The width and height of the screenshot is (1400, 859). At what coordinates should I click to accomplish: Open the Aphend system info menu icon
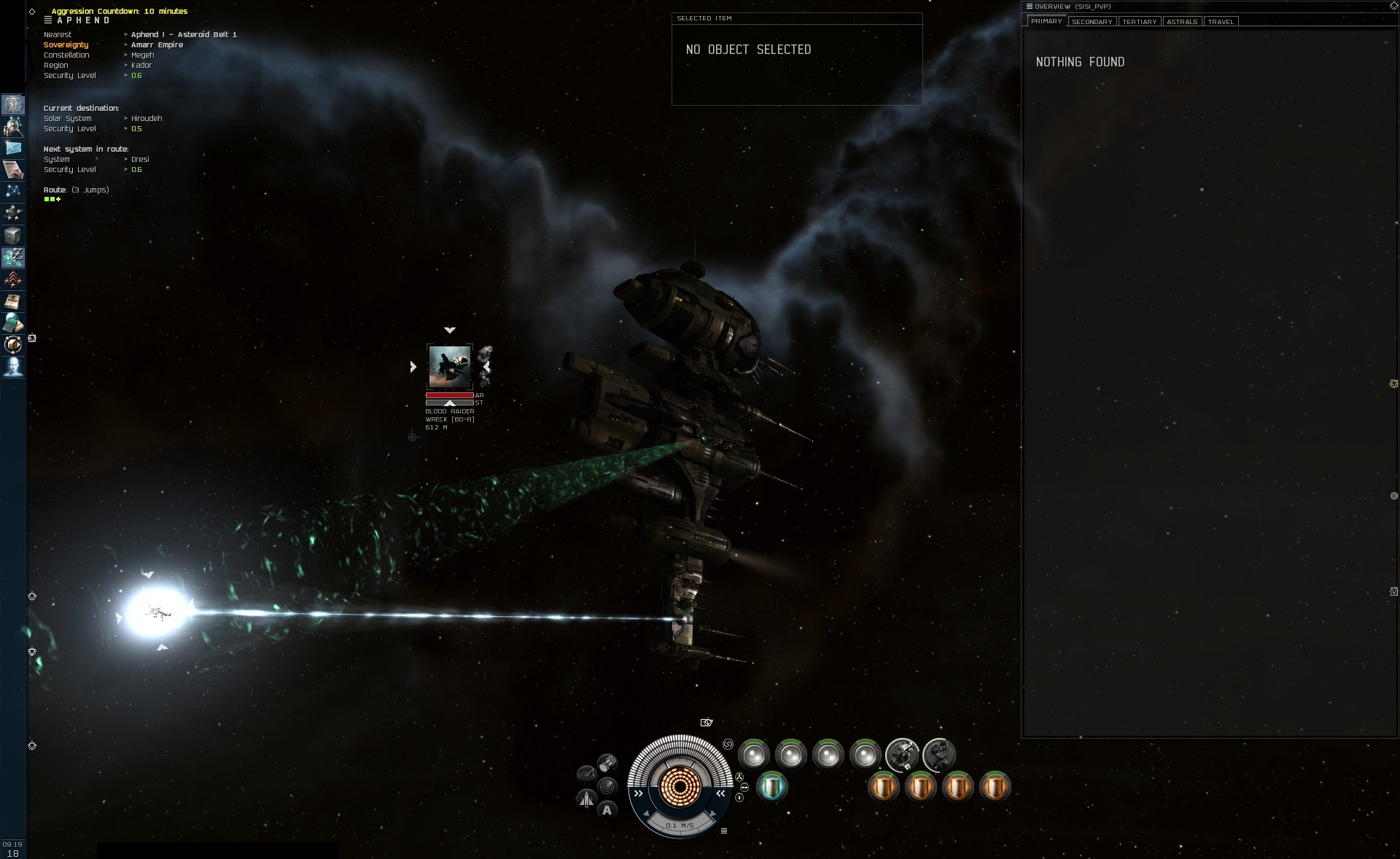click(48, 20)
